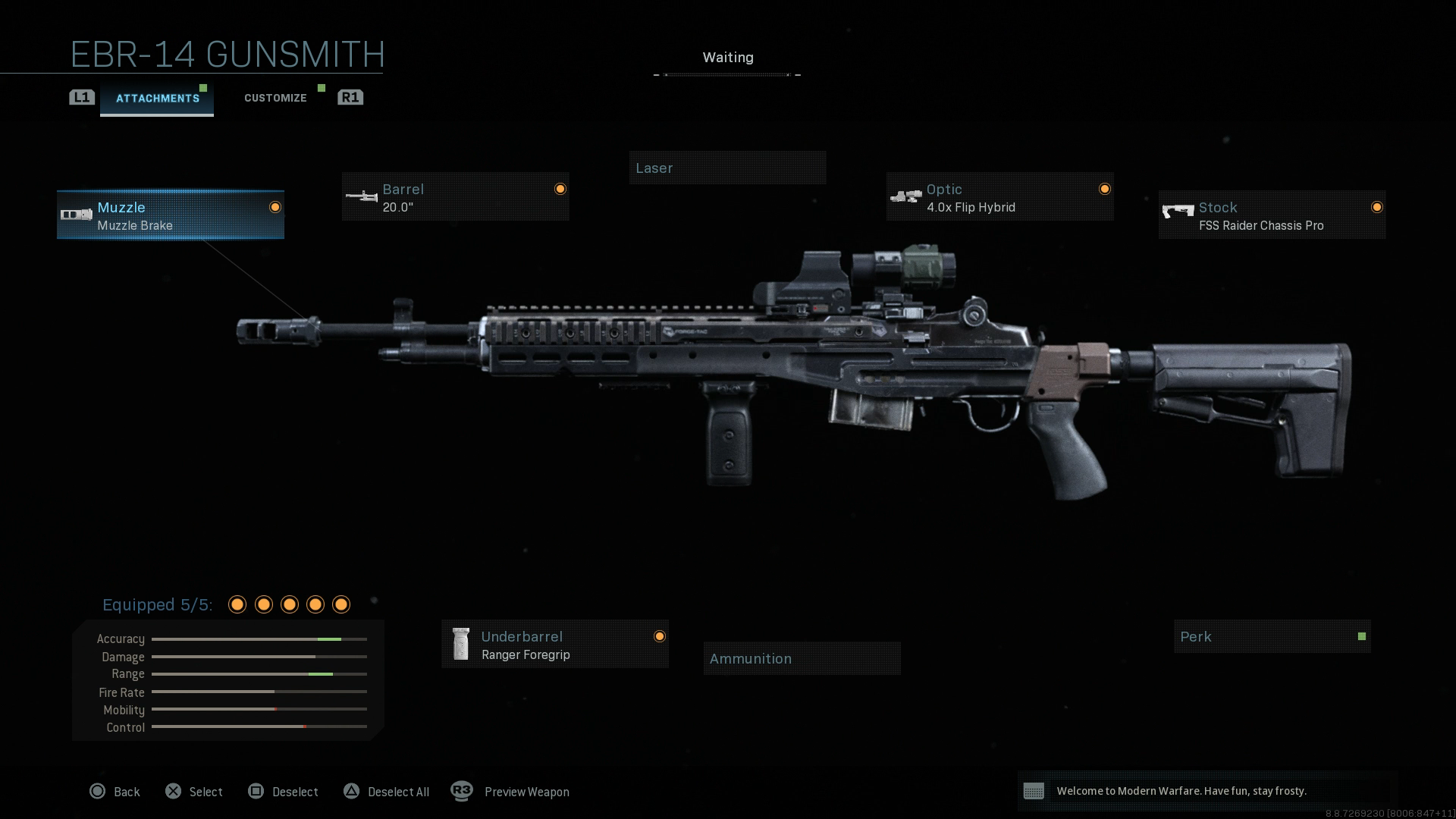
Task: Switch to the Customize tab
Action: point(275,97)
